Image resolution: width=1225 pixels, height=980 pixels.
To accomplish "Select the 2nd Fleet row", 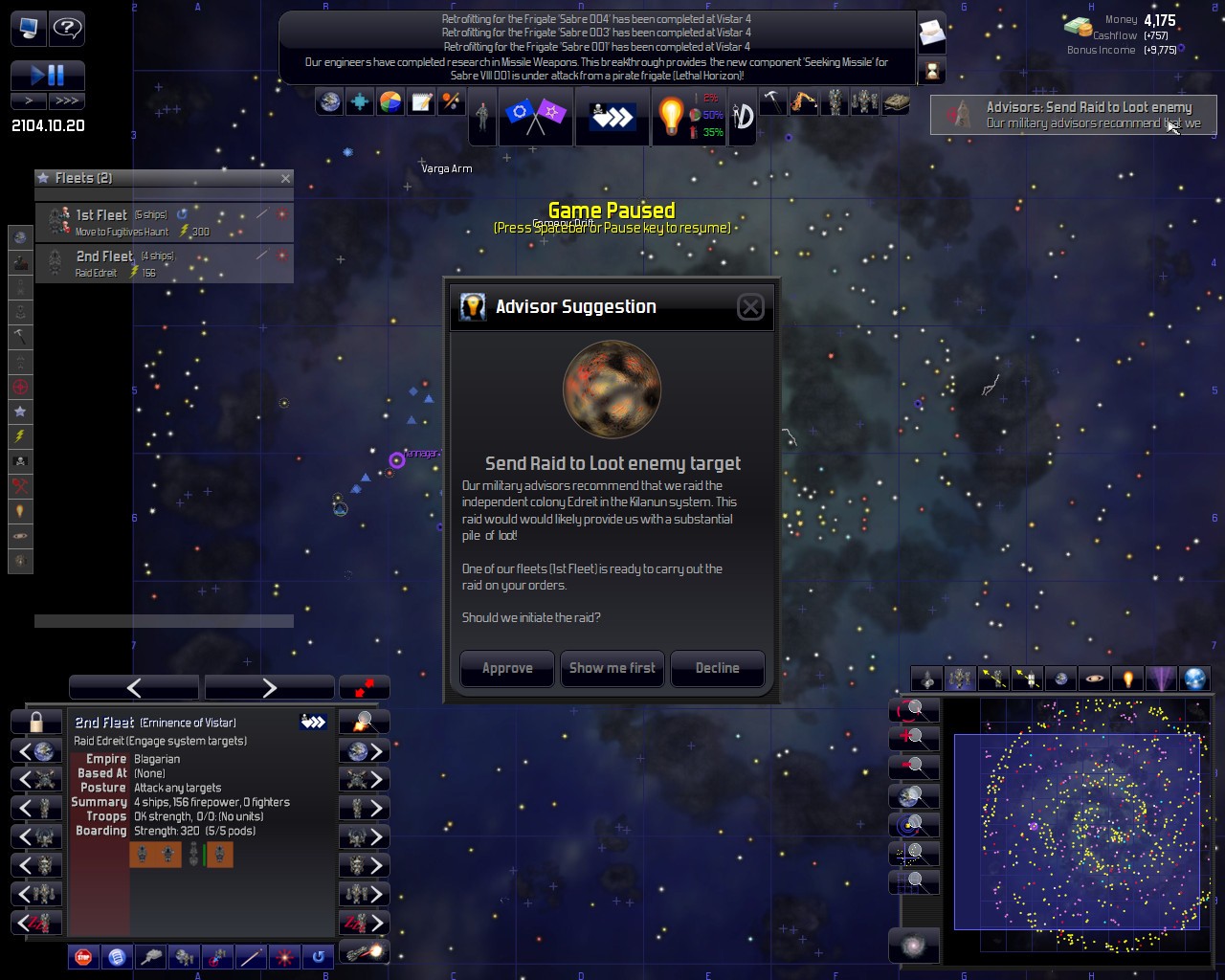I will 165,263.
